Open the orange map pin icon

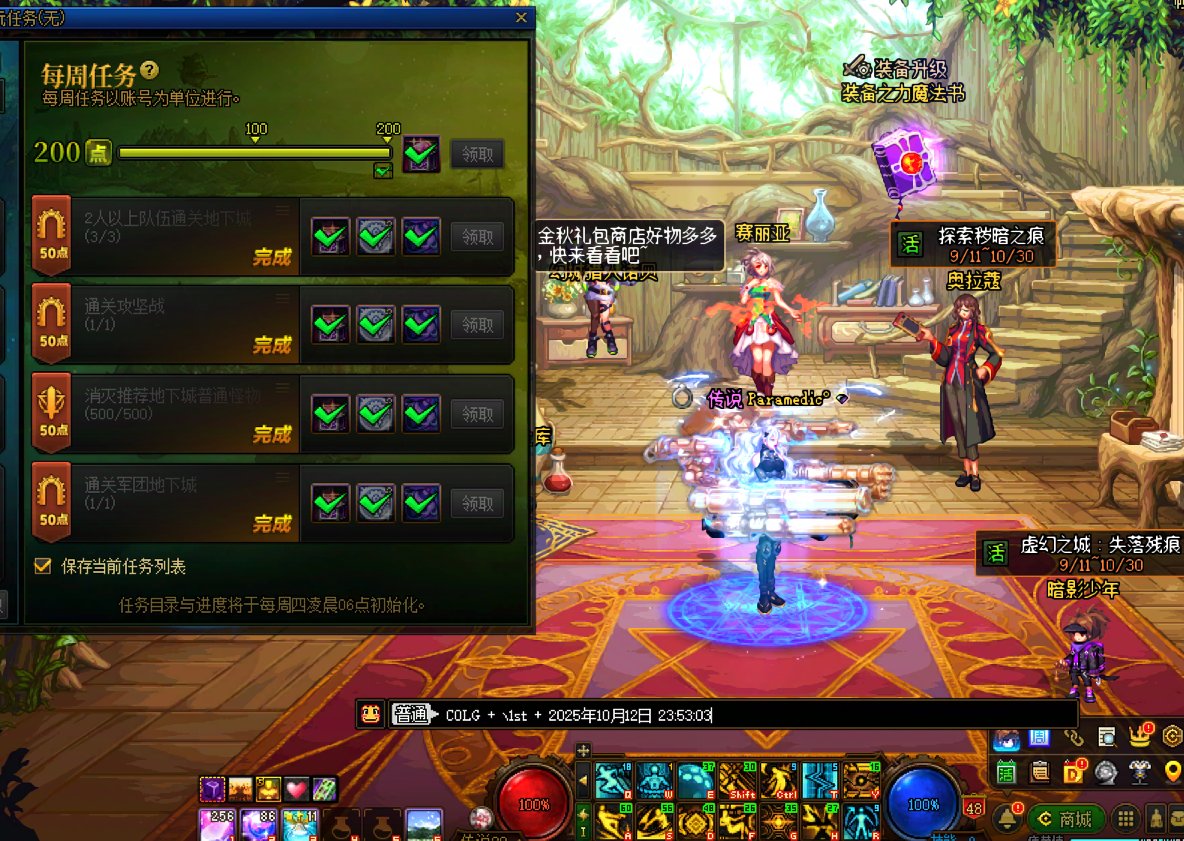click(x=1173, y=771)
